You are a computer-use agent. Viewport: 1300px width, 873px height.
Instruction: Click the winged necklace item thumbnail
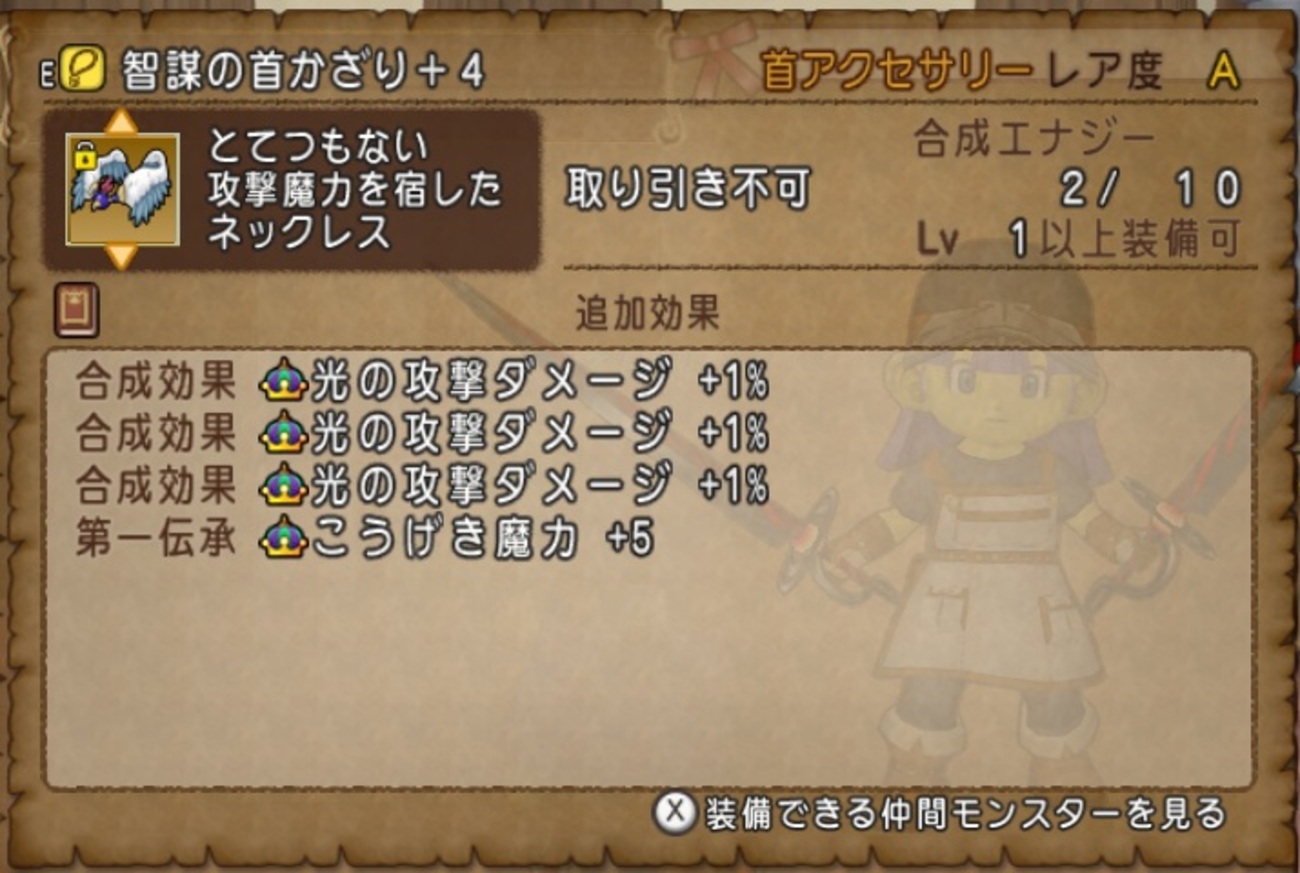click(121, 191)
